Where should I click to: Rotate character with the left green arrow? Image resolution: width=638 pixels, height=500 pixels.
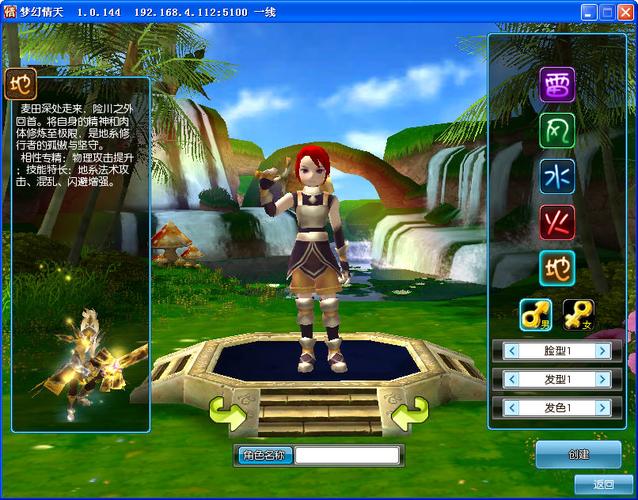click(227, 412)
